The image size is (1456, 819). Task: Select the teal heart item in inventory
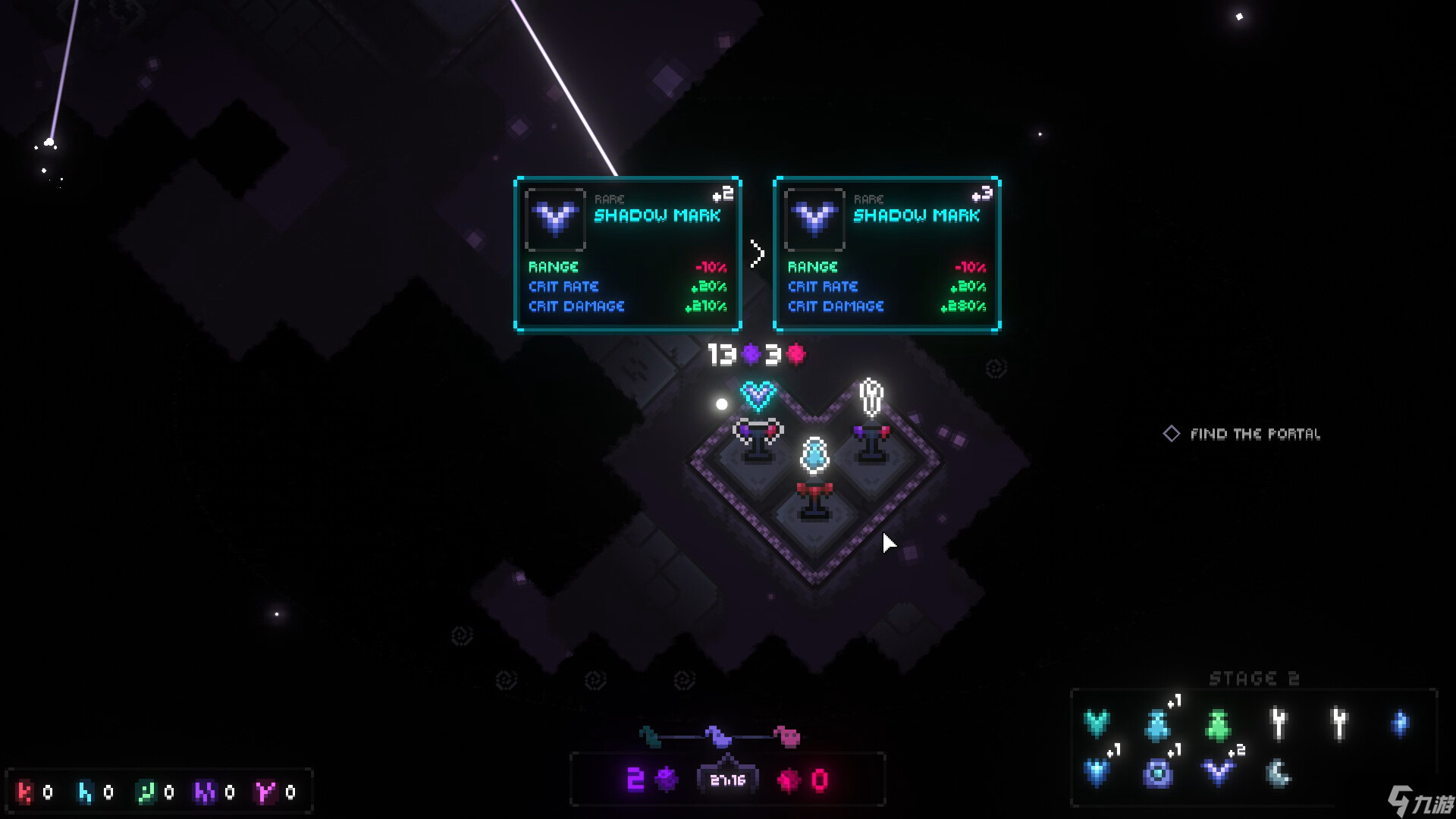(x=1097, y=723)
